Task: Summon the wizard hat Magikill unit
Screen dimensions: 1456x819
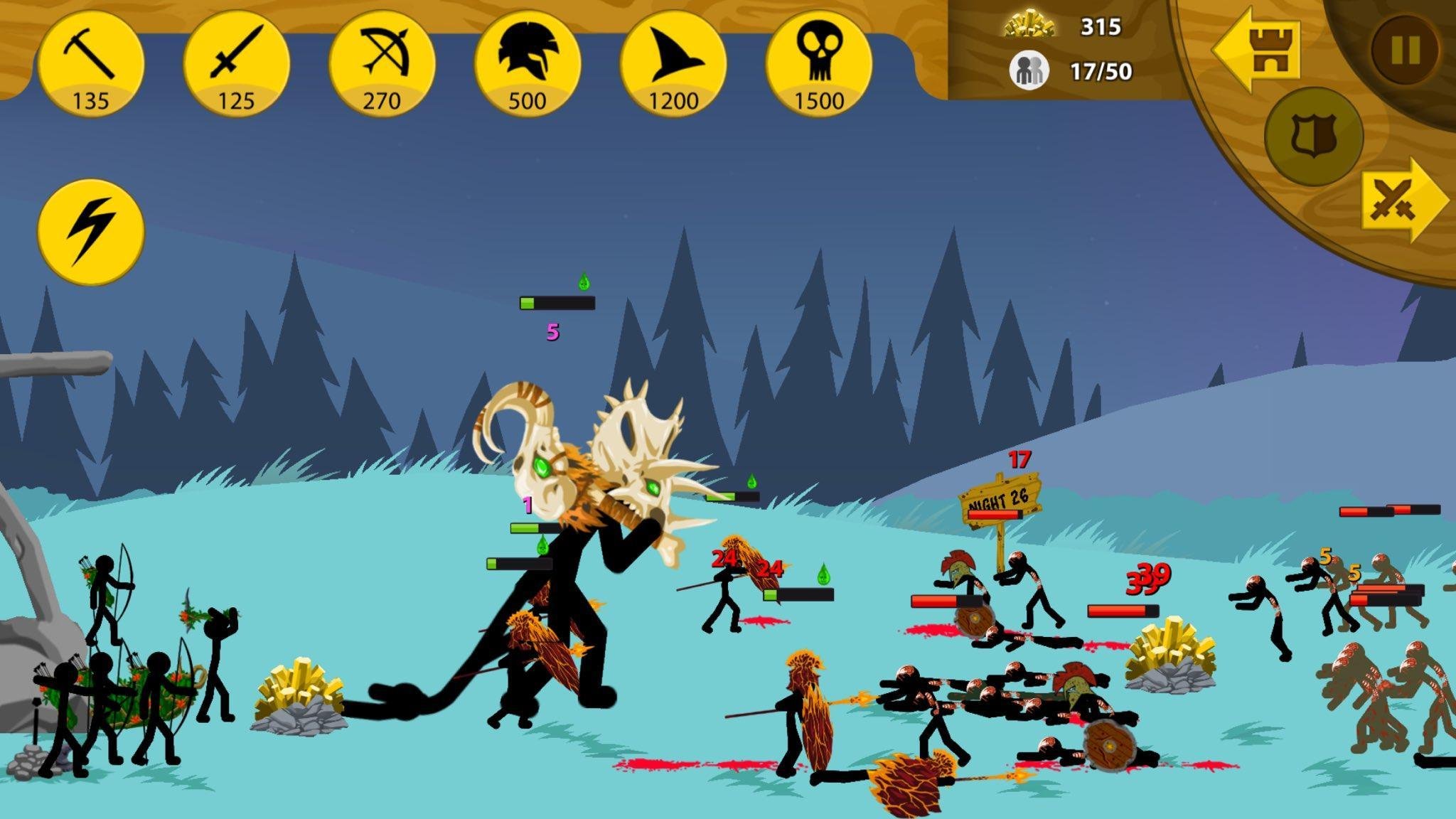Action: (x=673, y=64)
